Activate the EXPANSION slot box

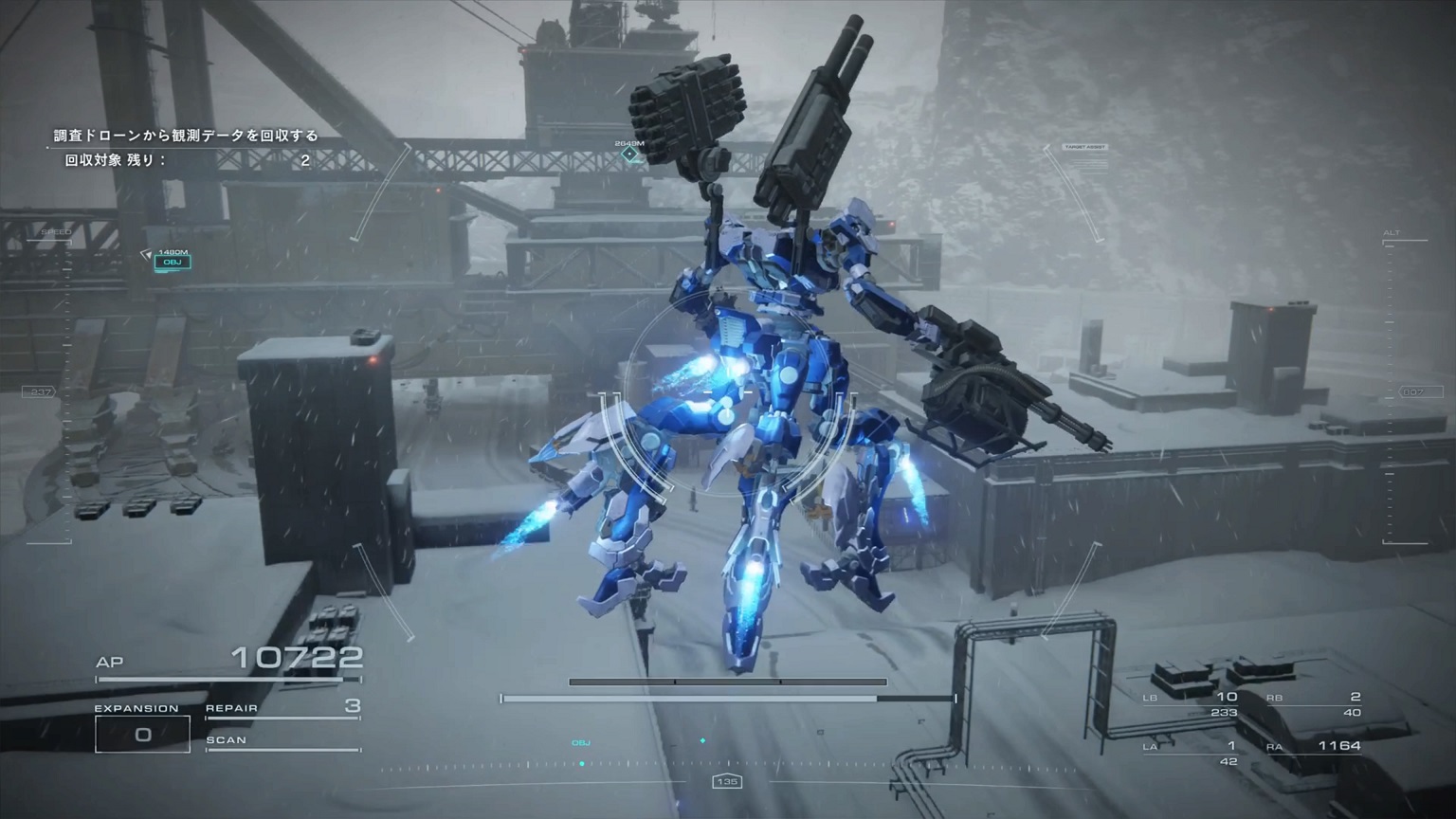coord(142,734)
